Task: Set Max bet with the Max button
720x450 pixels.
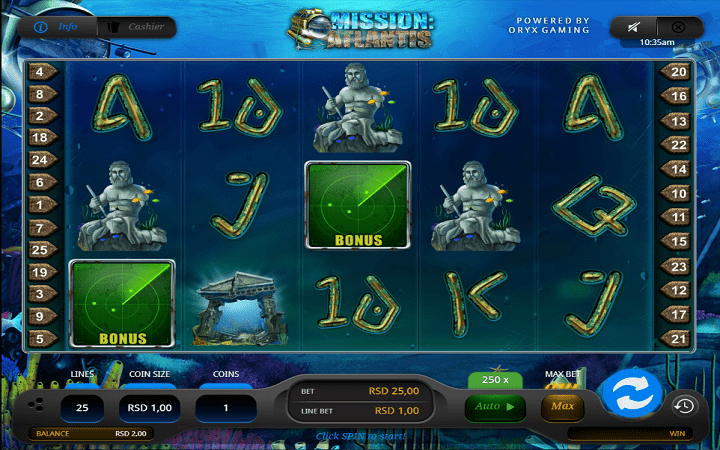Action: [562, 407]
